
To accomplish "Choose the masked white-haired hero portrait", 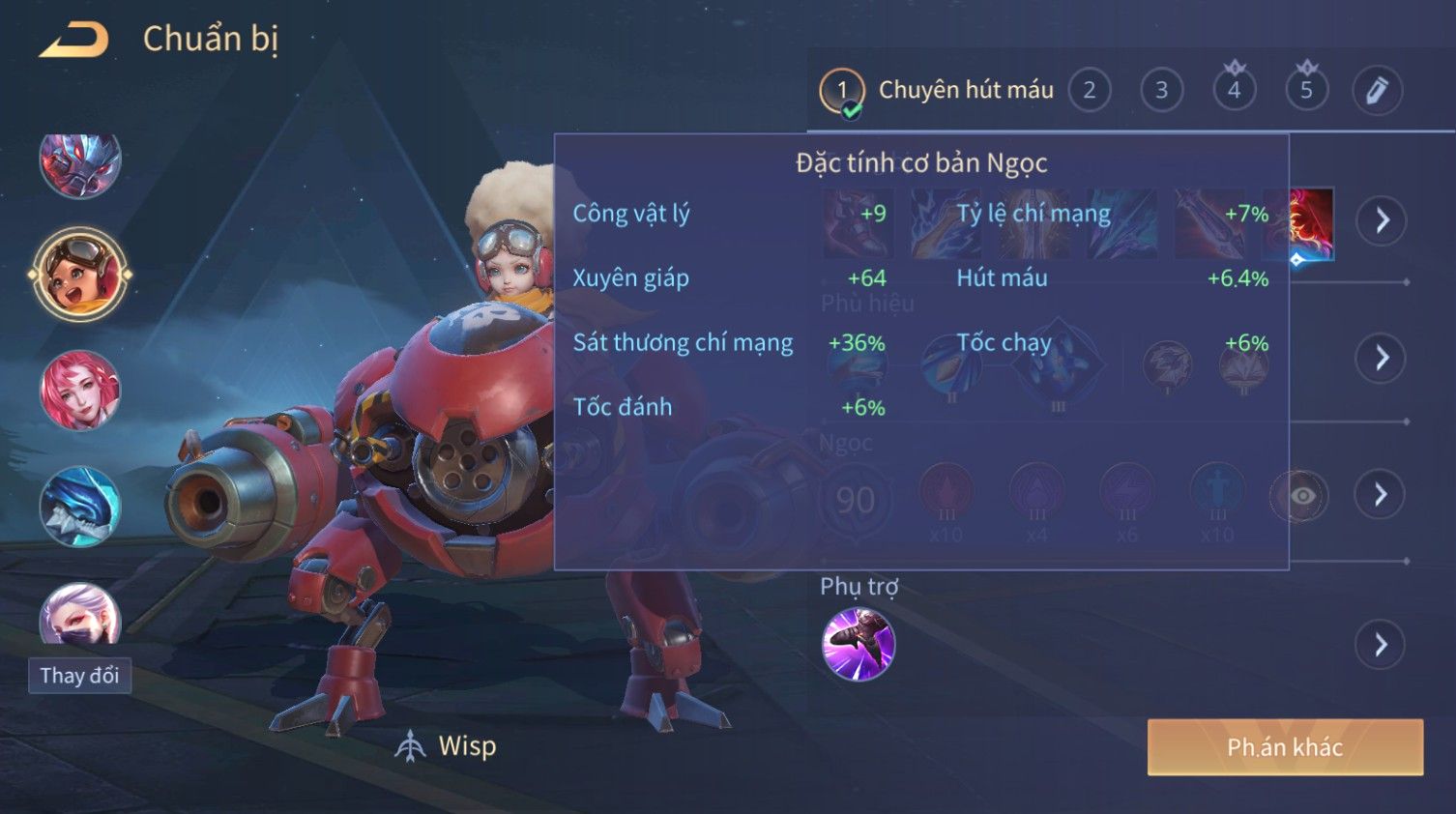I will click(x=80, y=615).
